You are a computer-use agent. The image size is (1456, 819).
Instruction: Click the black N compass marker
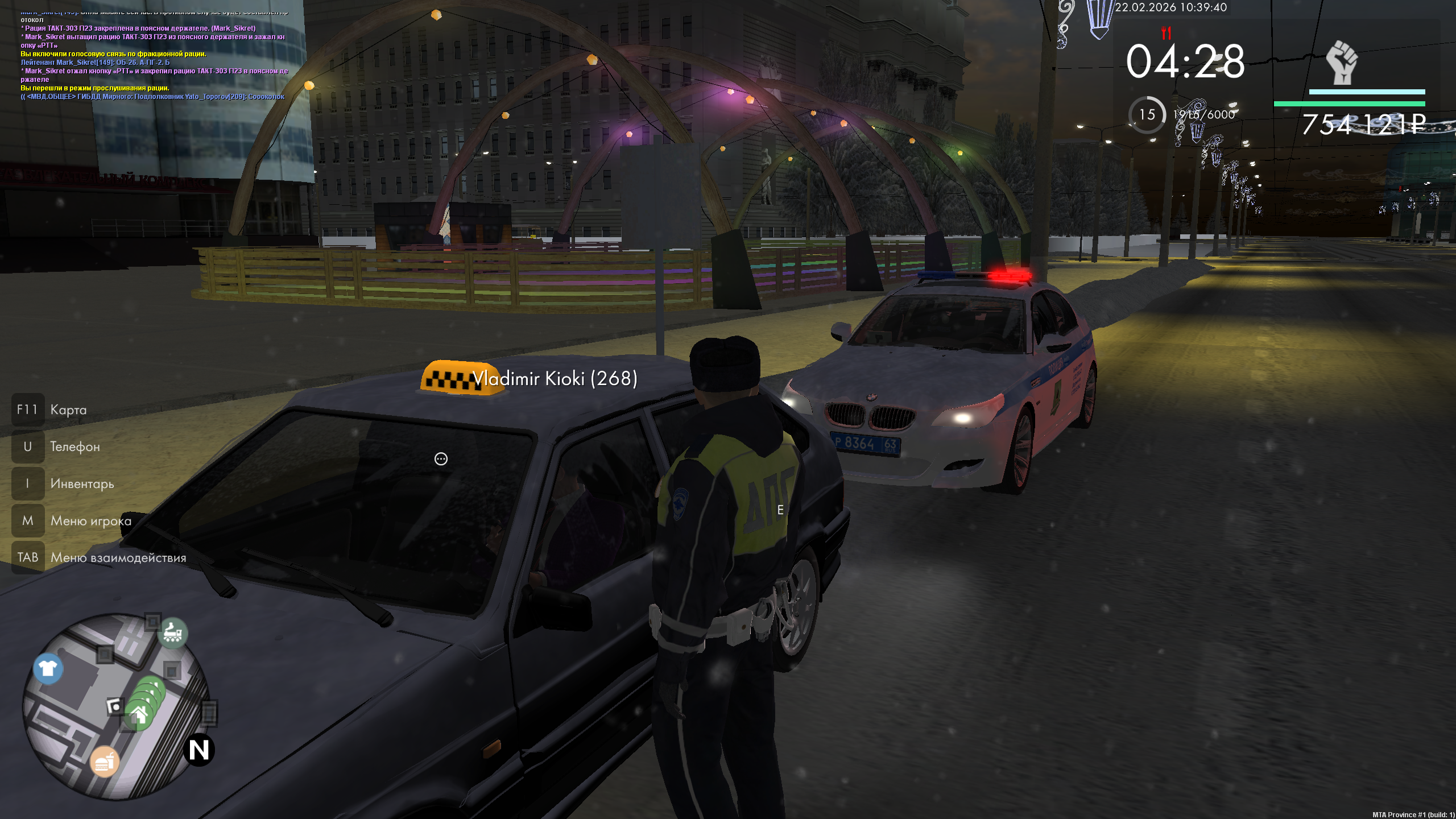coord(199,750)
